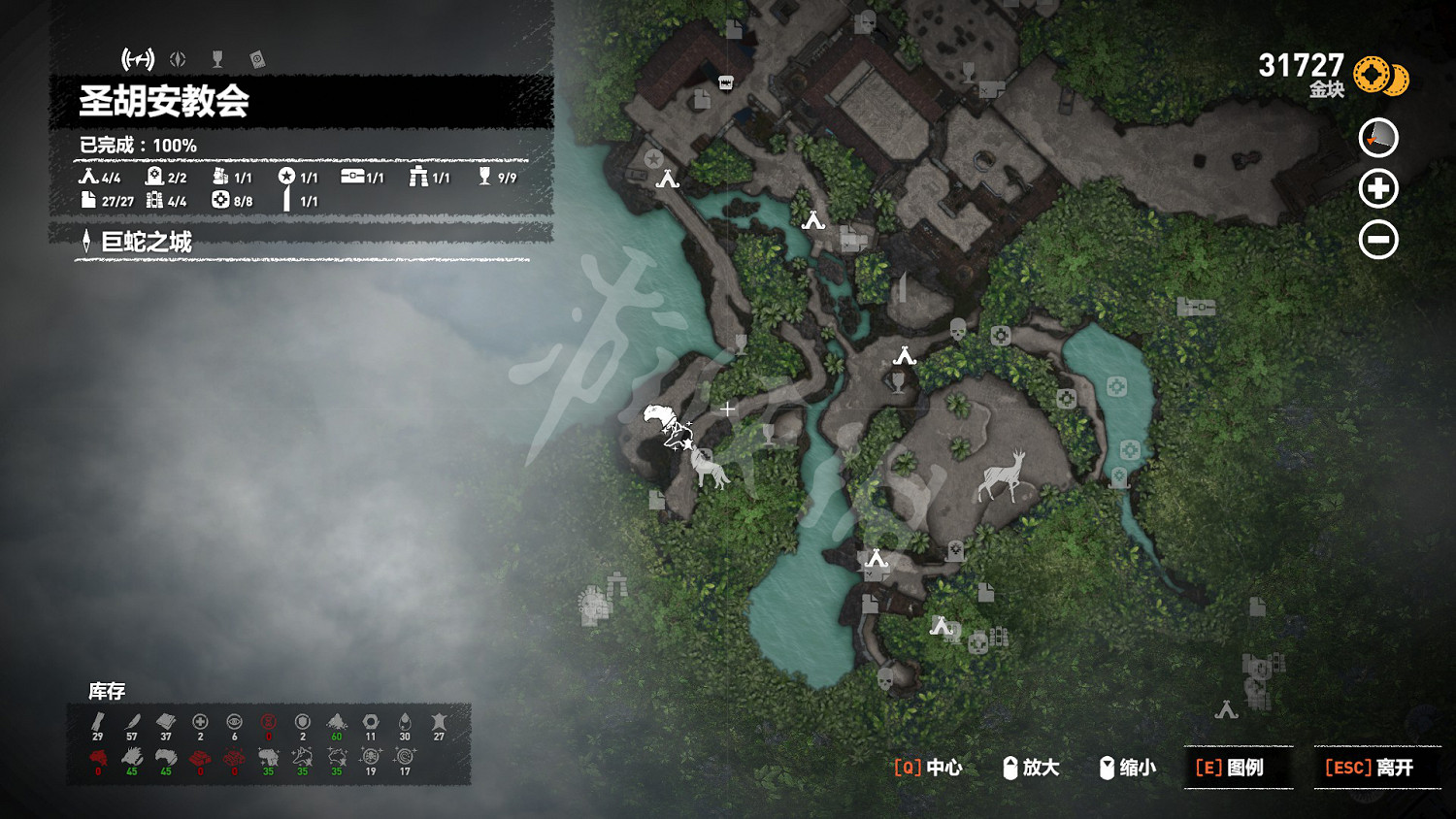Zoom in with the plus button
Viewport: 1456px width, 819px height.
pyautogui.click(x=1378, y=188)
